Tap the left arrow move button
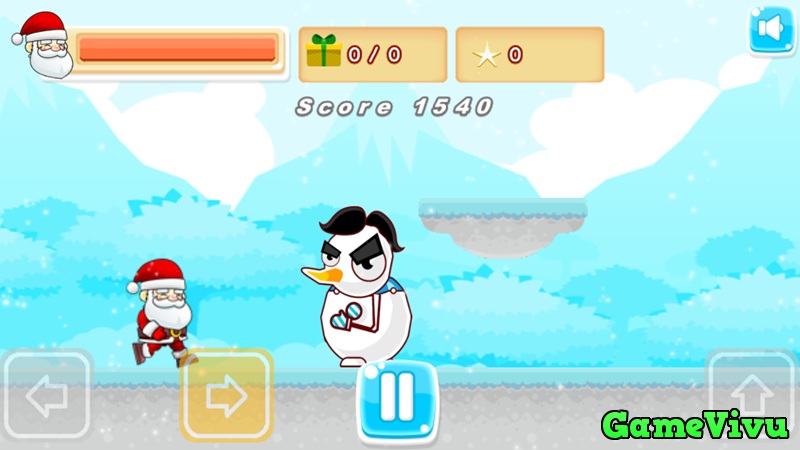The width and height of the screenshot is (800, 450). [47, 397]
